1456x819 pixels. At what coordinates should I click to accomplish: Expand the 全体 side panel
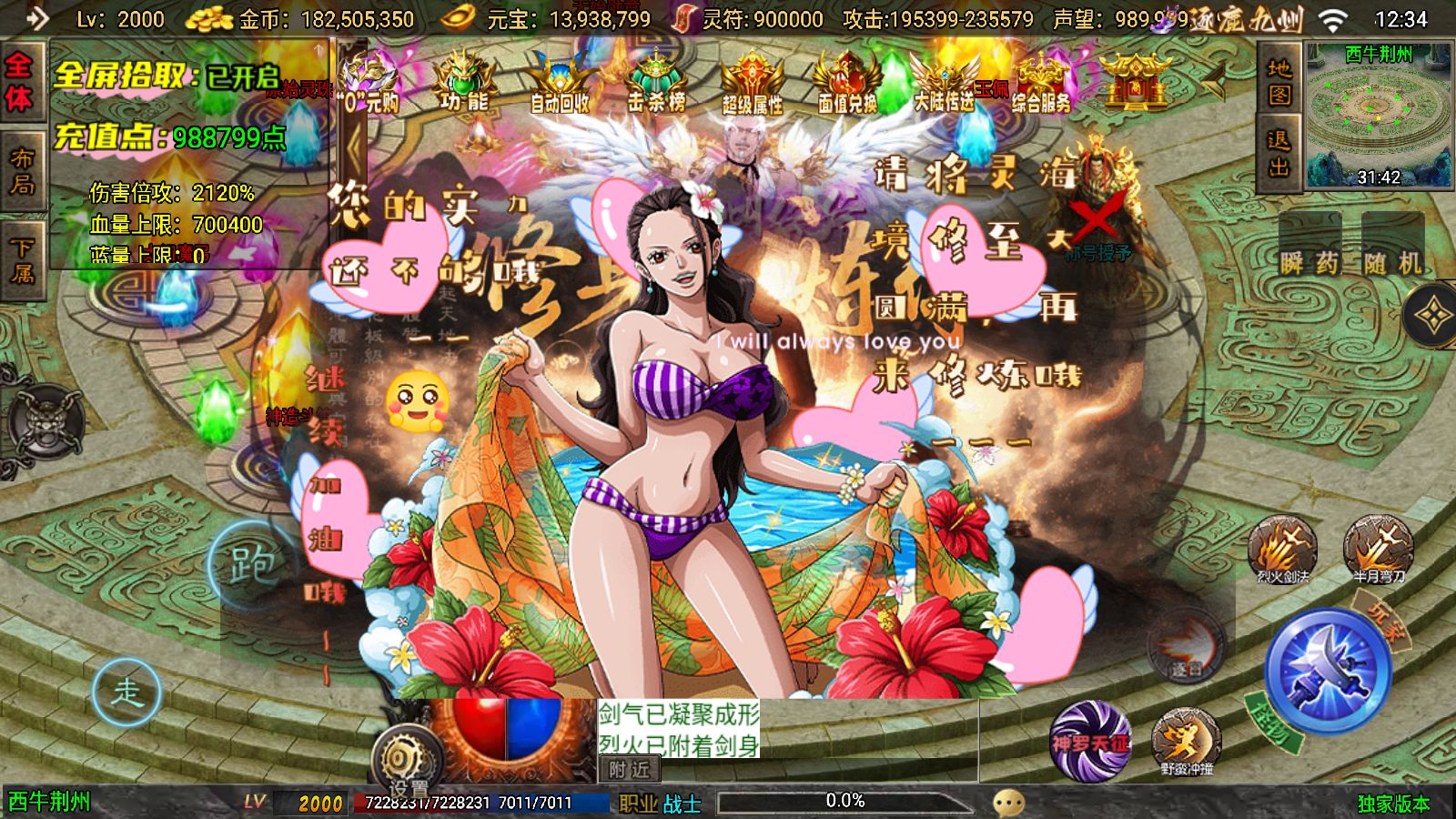click(22, 84)
